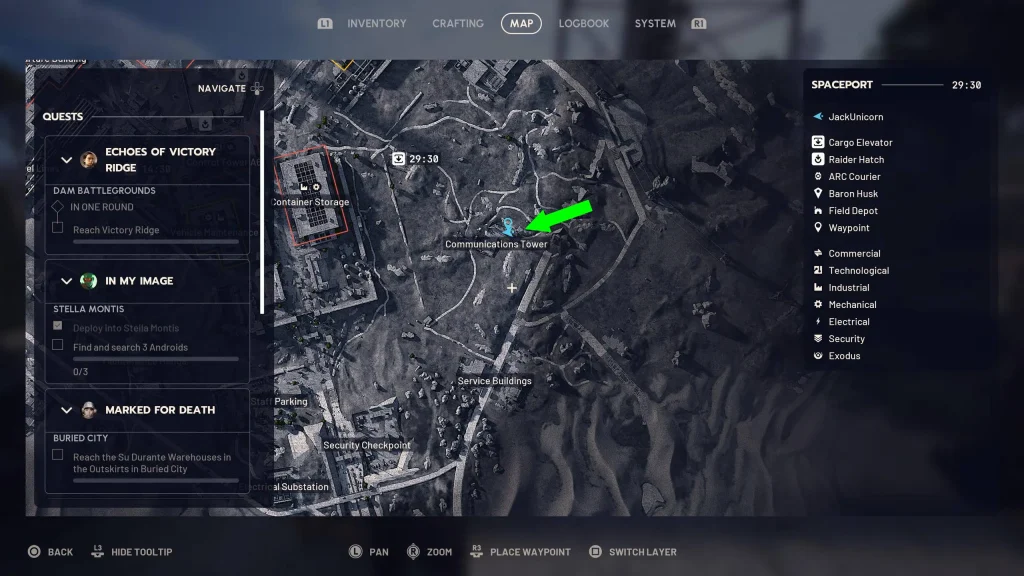
Task: Collapse the Echoes of Victory Ridge quest
Action: [67, 160]
